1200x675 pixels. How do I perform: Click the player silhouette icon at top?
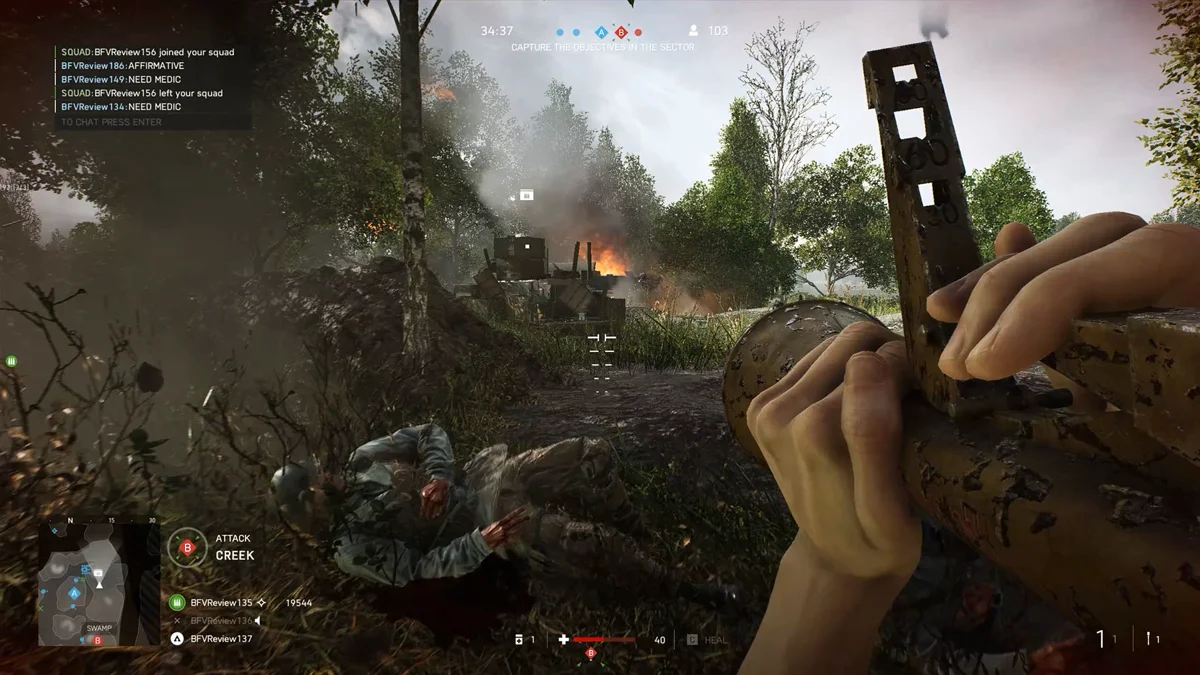click(694, 31)
